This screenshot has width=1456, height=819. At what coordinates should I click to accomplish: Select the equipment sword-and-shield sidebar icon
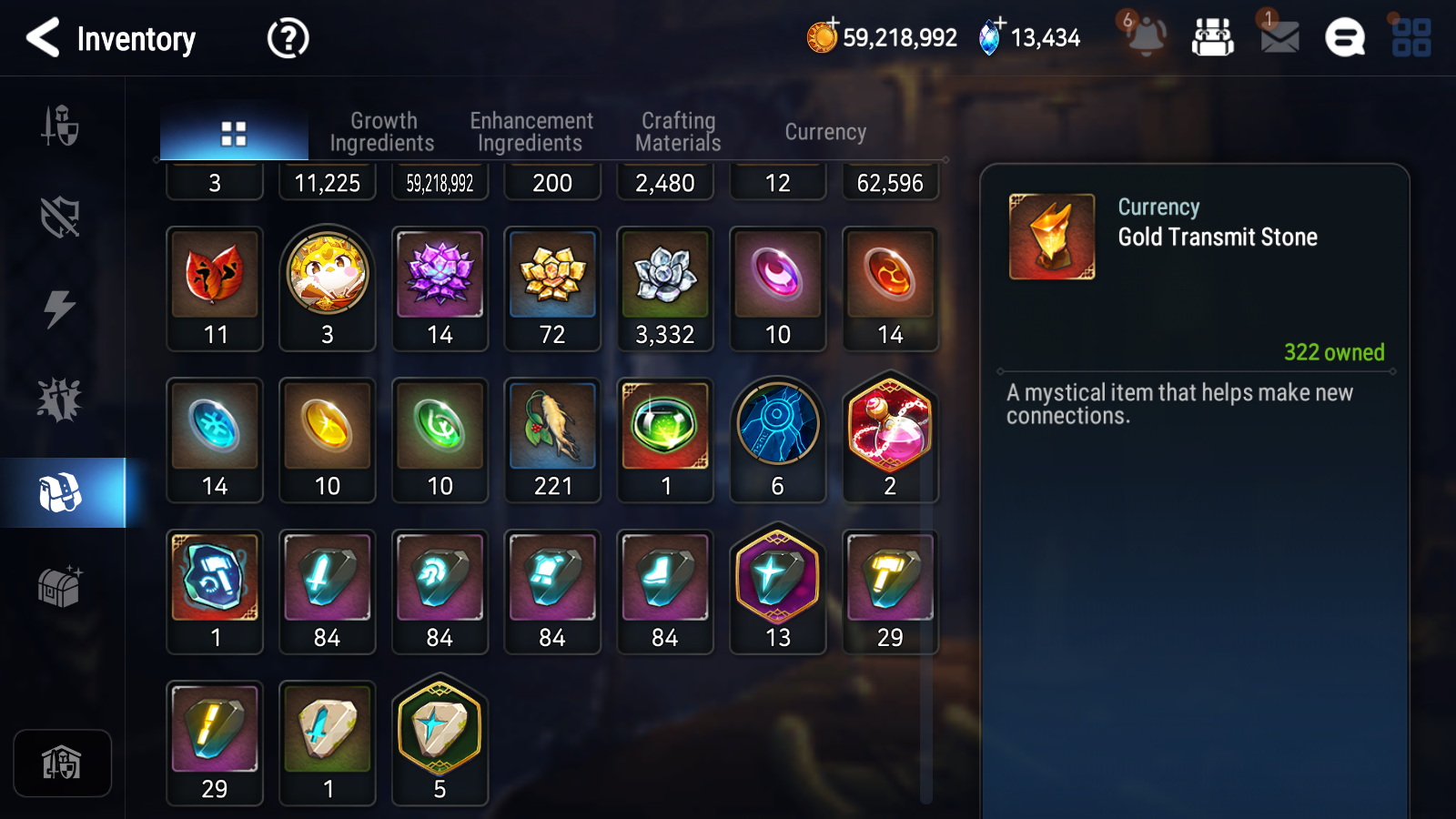click(60, 127)
